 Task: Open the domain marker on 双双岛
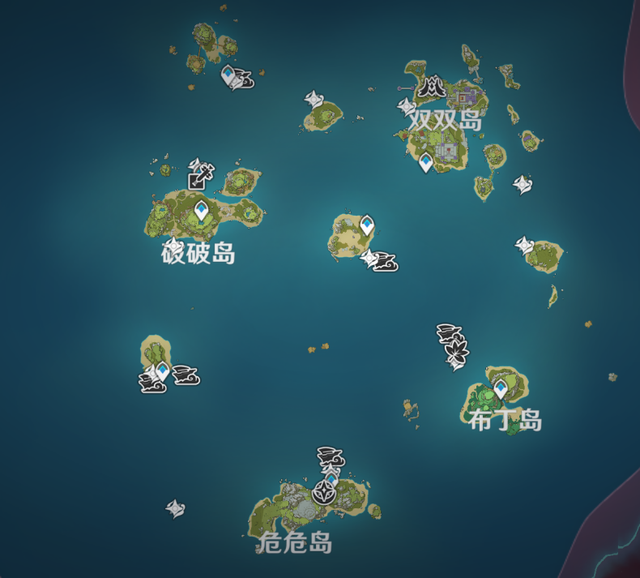pyautogui.click(x=433, y=89)
